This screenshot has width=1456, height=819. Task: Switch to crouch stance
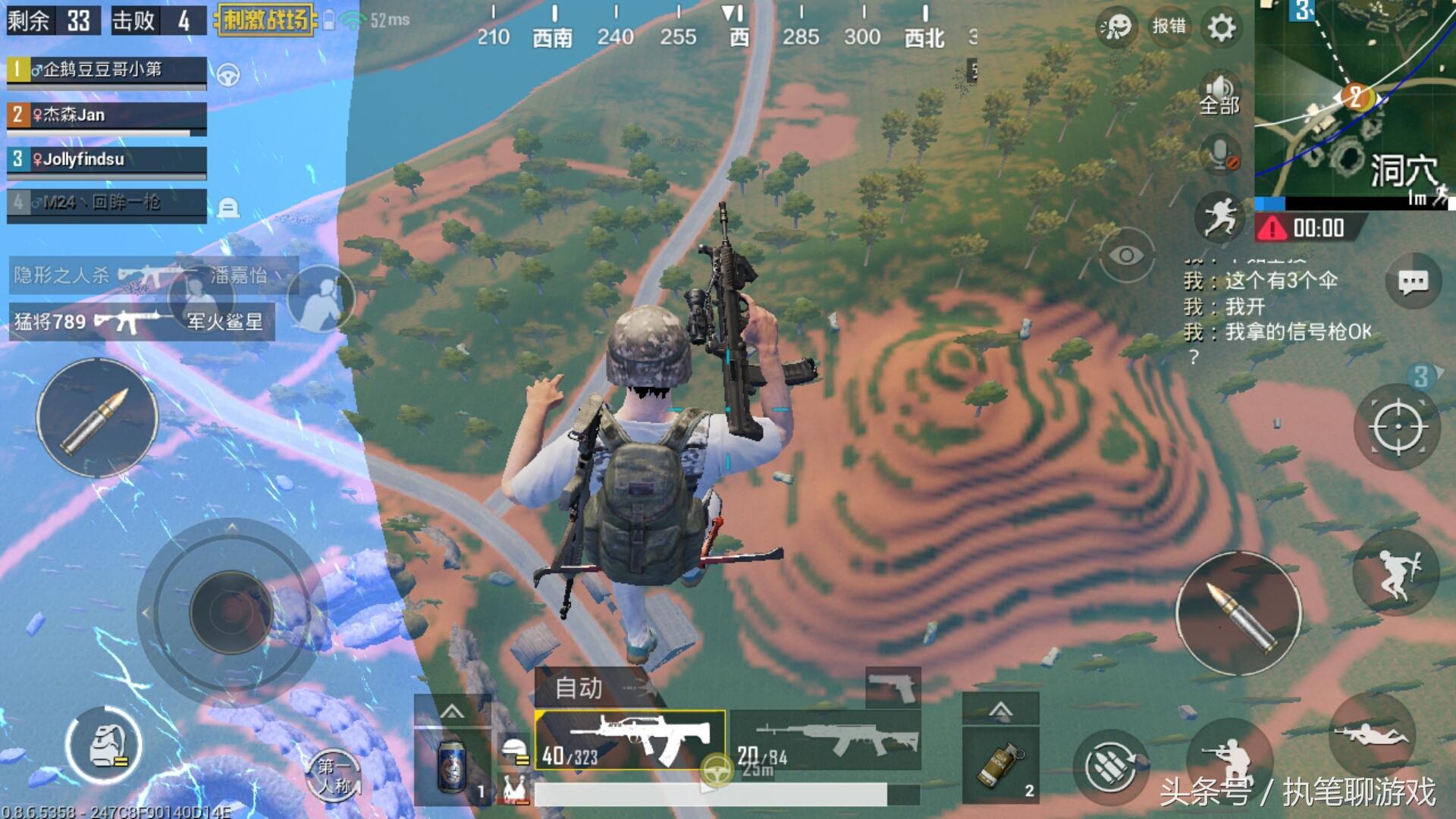[x=1229, y=758]
